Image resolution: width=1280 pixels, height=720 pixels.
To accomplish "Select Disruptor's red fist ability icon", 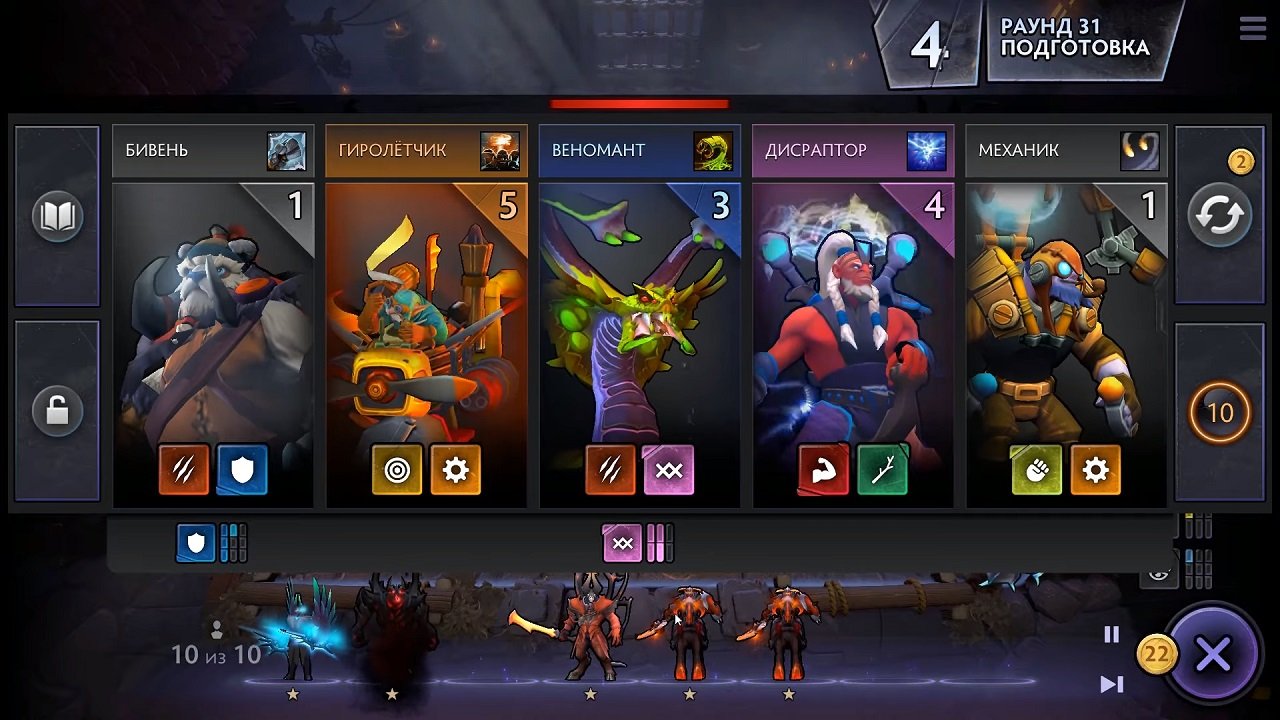I will coord(823,469).
